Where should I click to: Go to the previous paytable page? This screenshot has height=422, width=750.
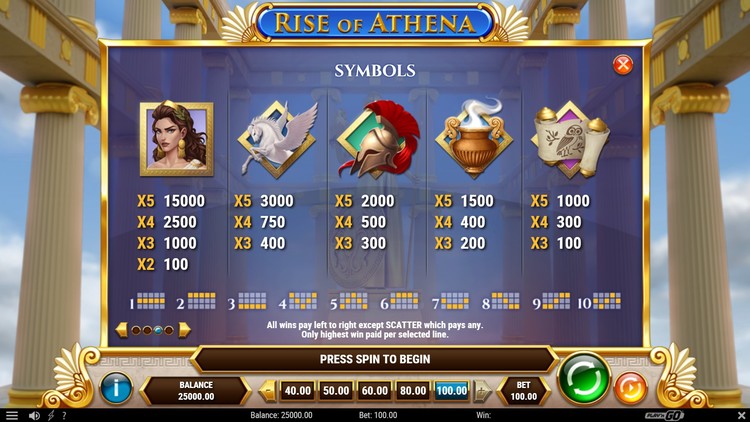(122, 329)
